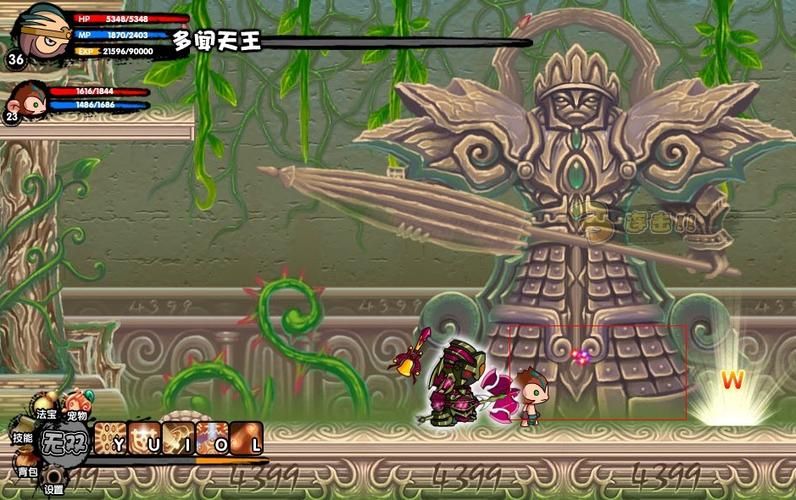This screenshot has height=500, width=796.
Task: Use the skill slot labeled O
Action: [x=212, y=440]
